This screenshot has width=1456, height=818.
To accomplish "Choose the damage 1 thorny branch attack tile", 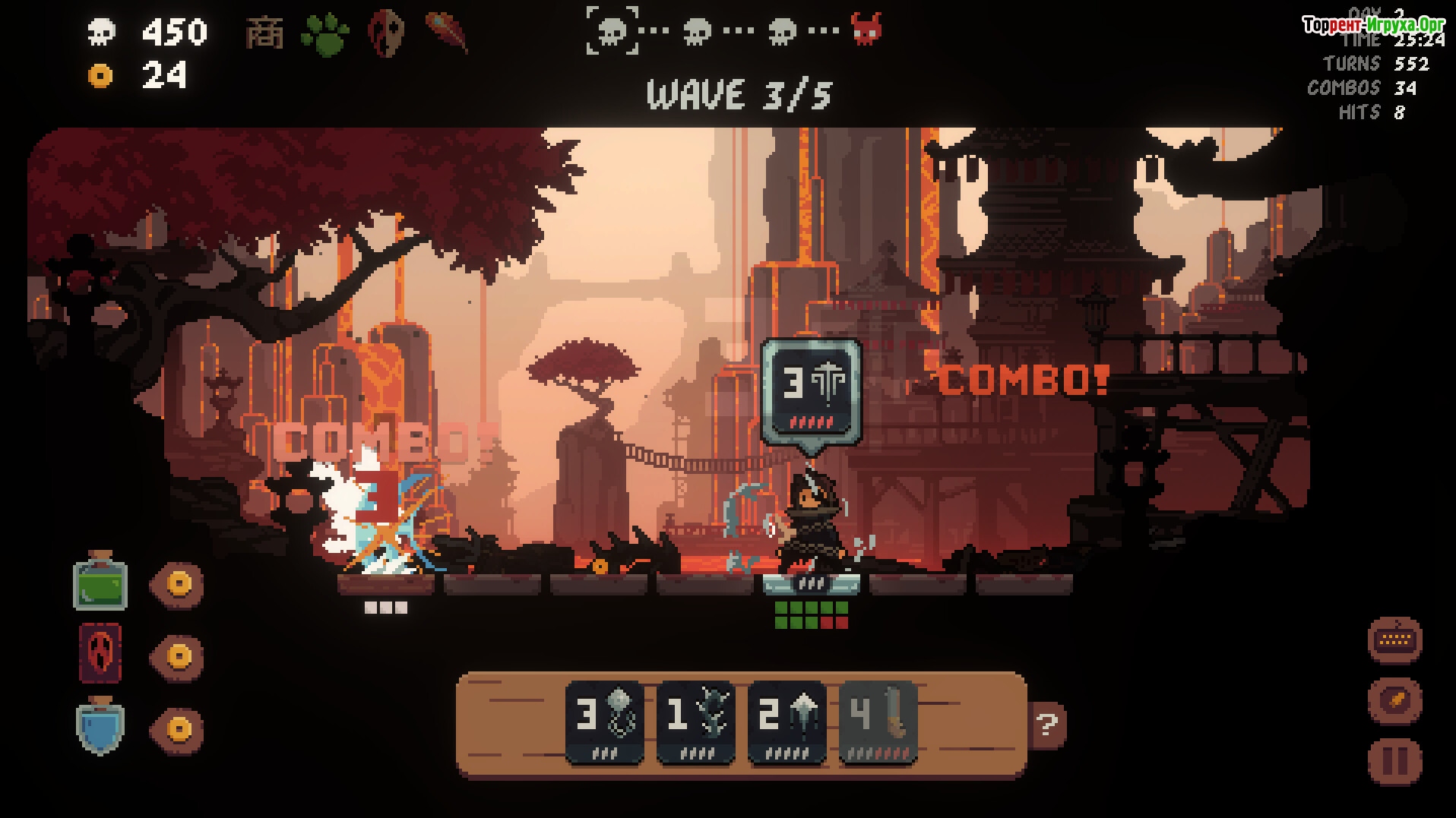I will (x=696, y=722).
